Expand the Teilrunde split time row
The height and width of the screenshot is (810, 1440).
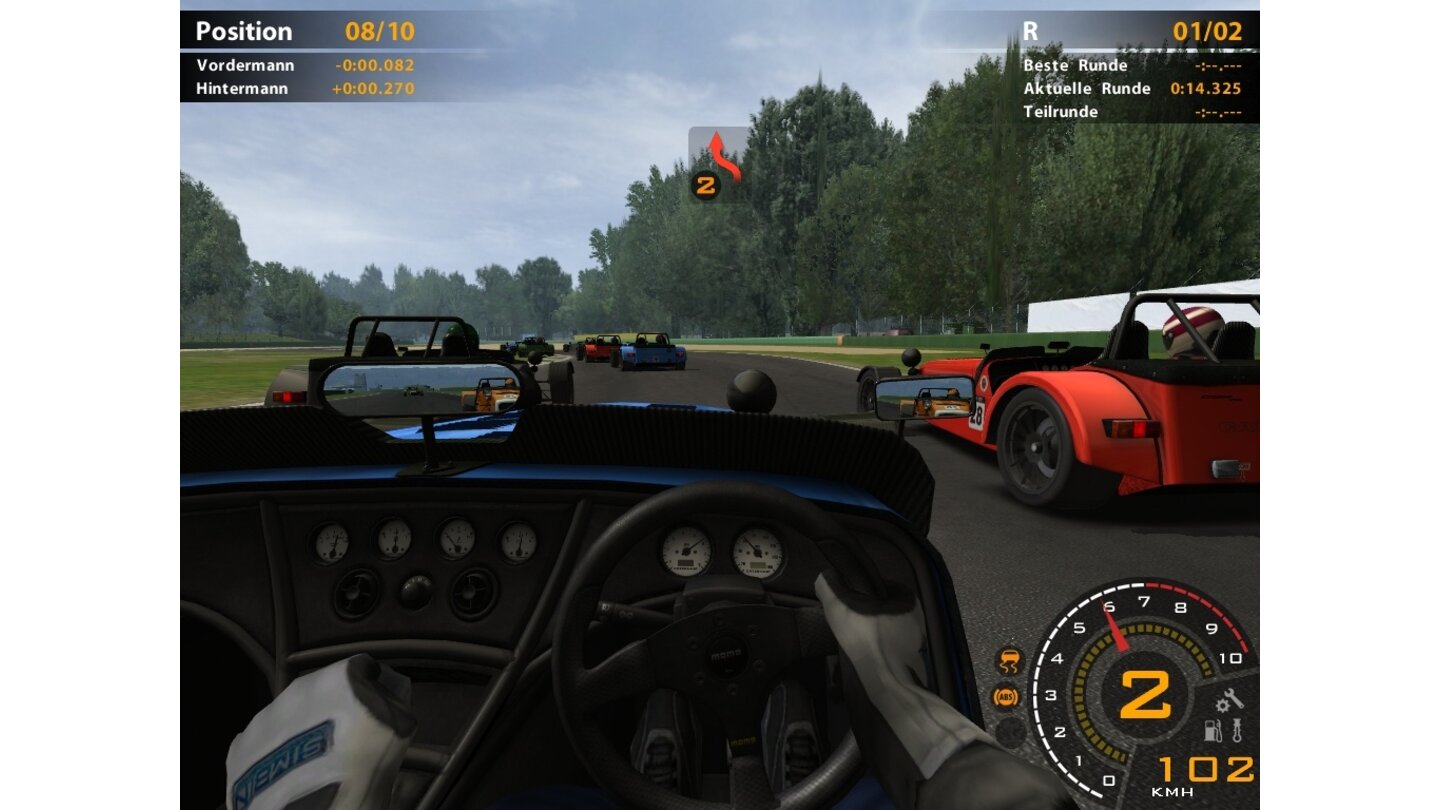point(1064,111)
